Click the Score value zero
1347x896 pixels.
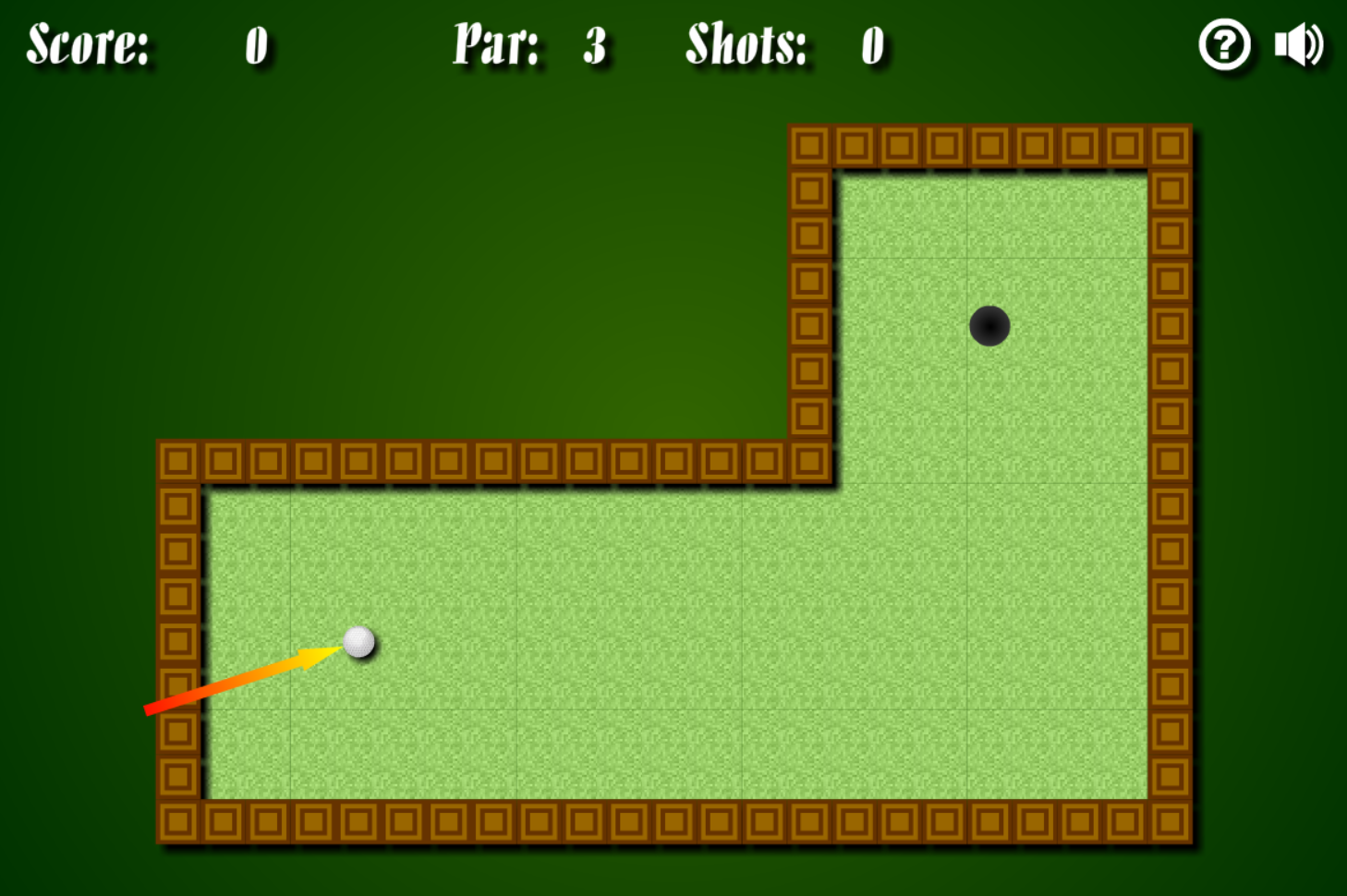256,46
